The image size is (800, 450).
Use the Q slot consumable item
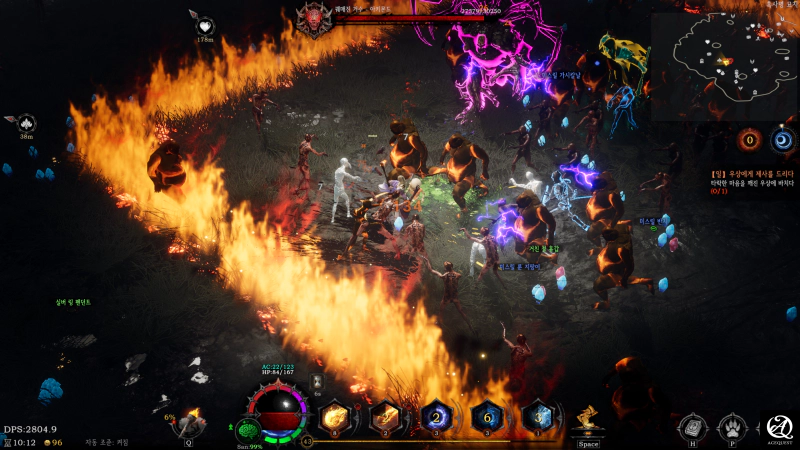(189, 419)
